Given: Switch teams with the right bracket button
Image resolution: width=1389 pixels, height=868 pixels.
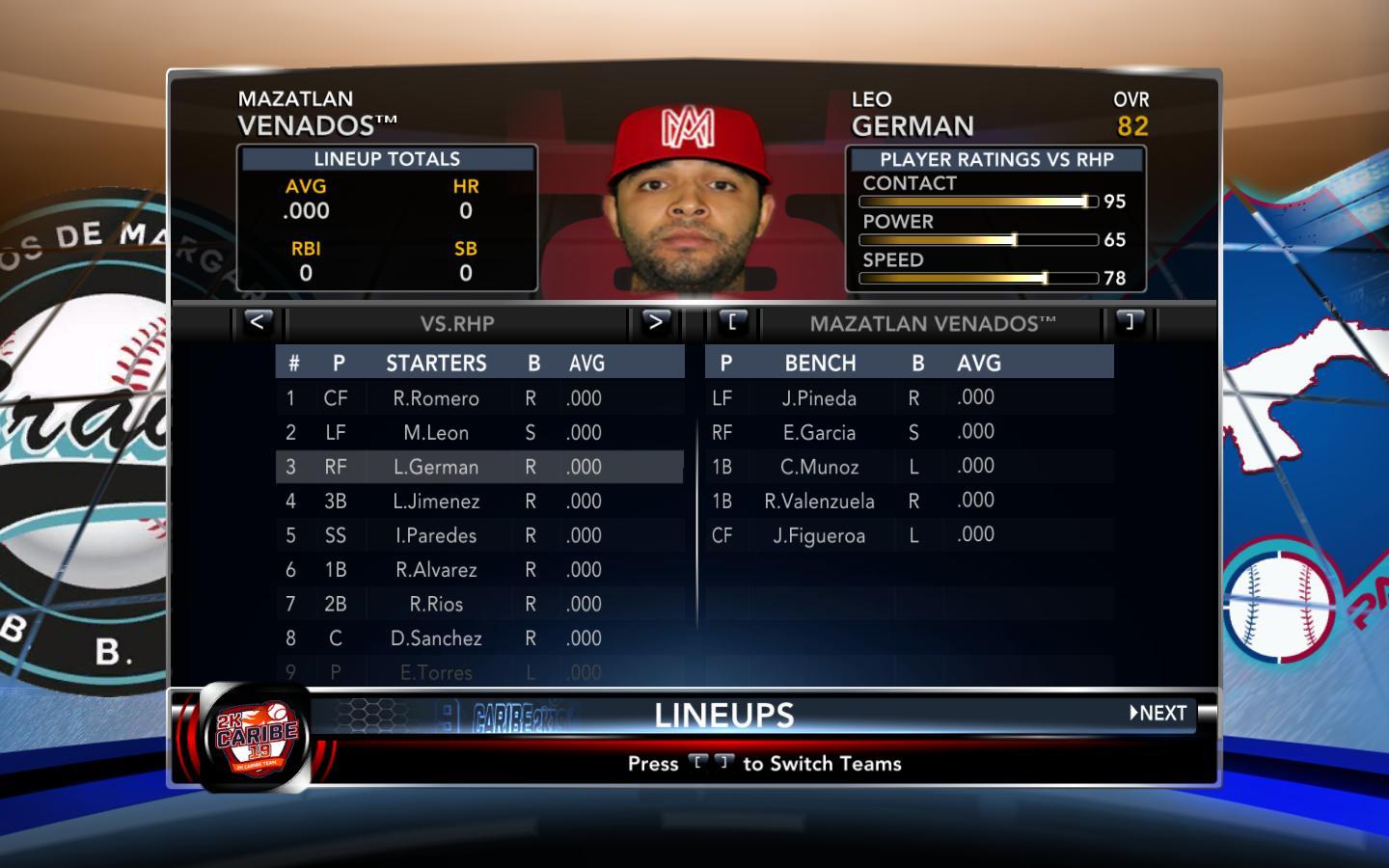Looking at the screenshot, I should tap(1130, 322).
